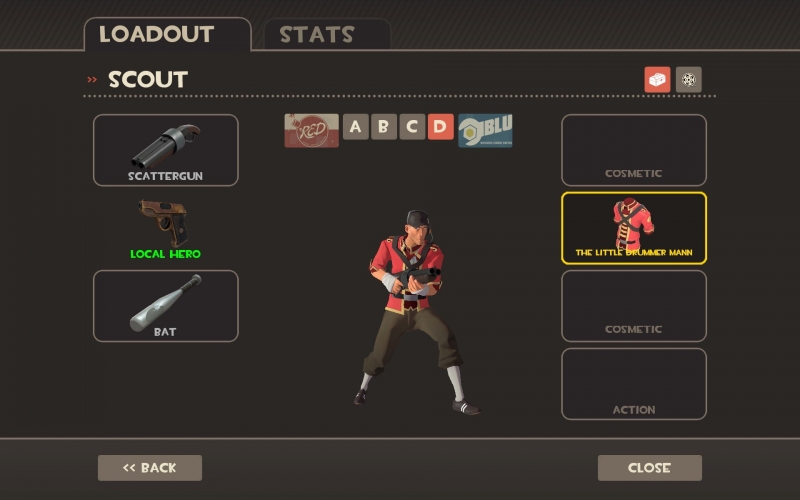Go back with the Back button
The image size is (800, 500).
point(150,468)
